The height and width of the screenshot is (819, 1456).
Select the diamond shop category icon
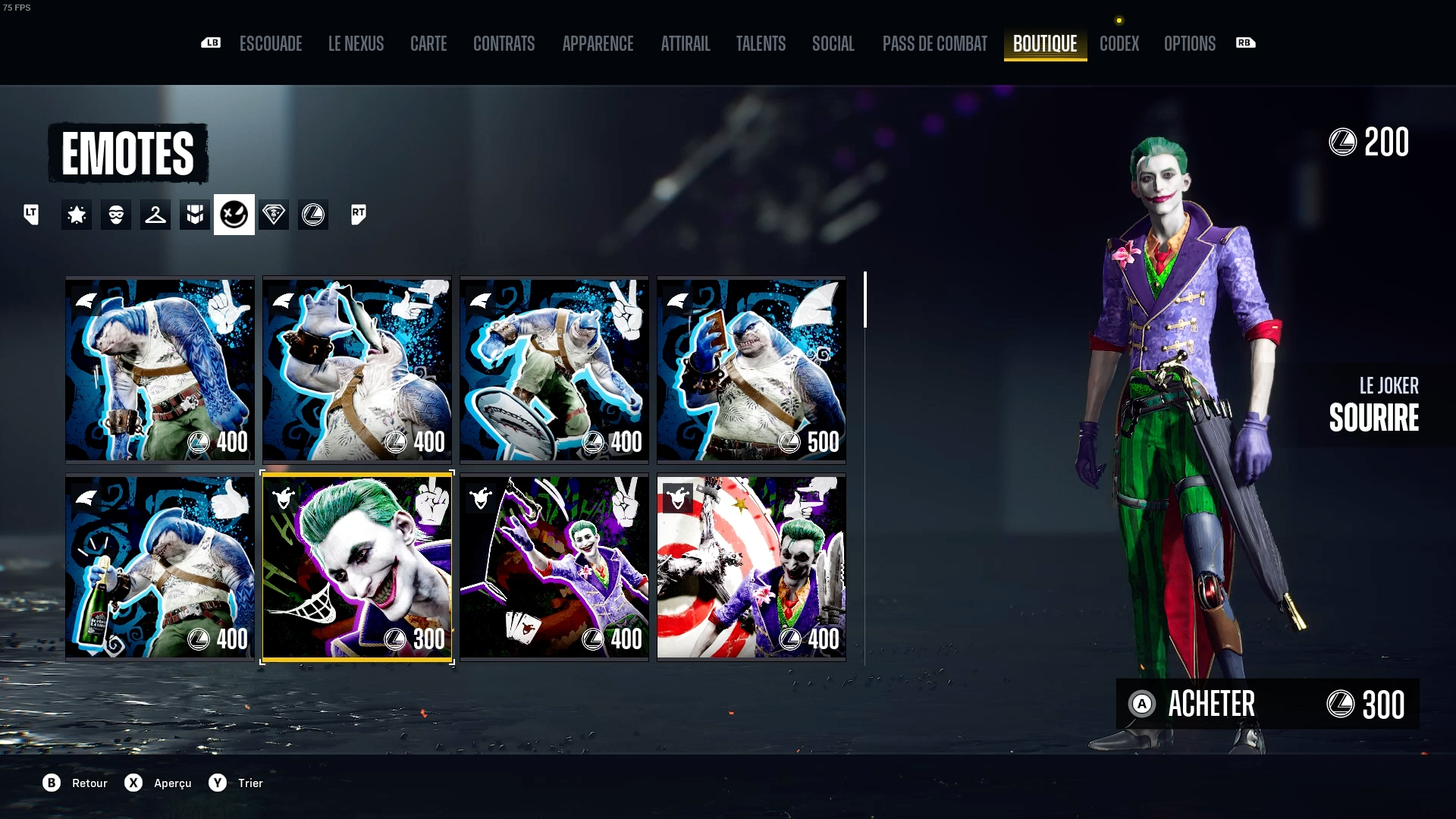point(274,215)
